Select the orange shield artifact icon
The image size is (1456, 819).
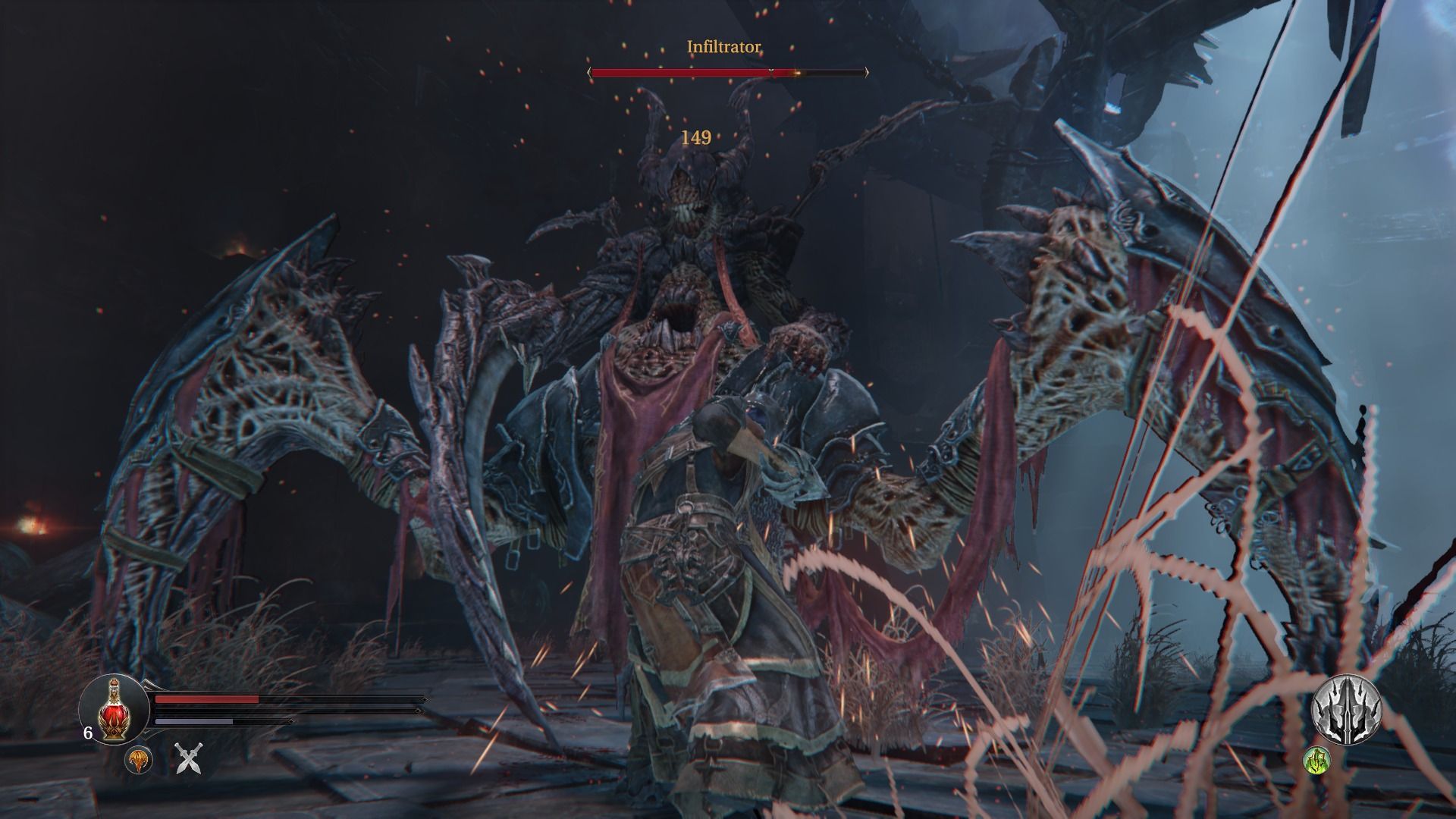(139, 759)
